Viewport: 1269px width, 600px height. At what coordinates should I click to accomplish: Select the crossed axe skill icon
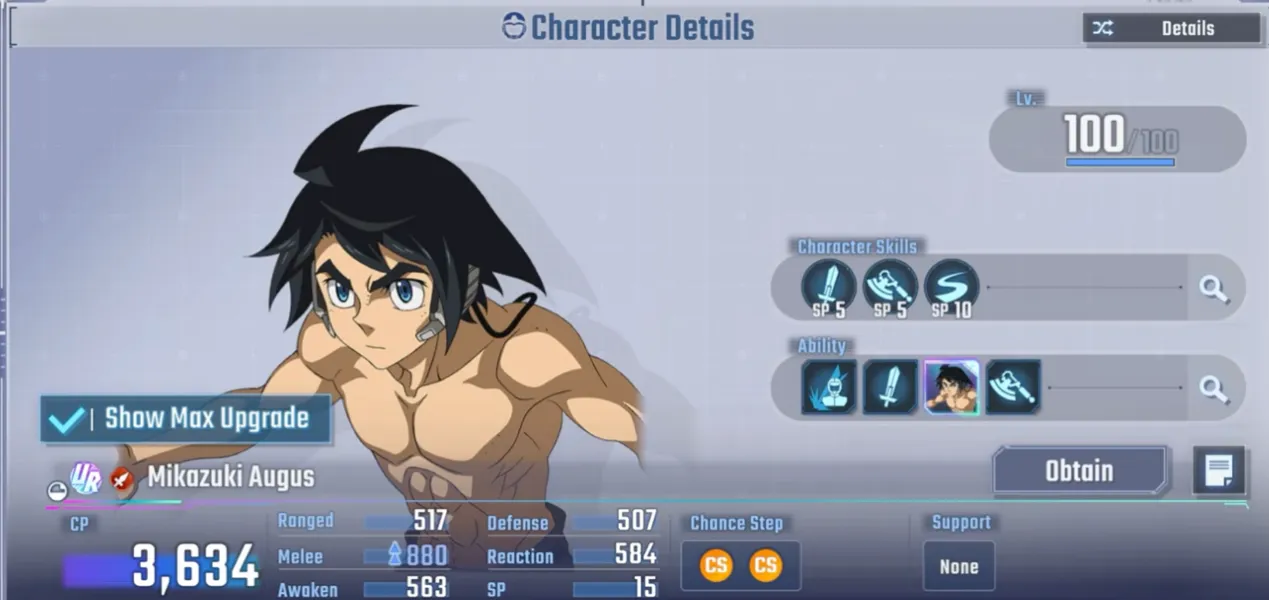pyautogui.click(x=890, y=286)
